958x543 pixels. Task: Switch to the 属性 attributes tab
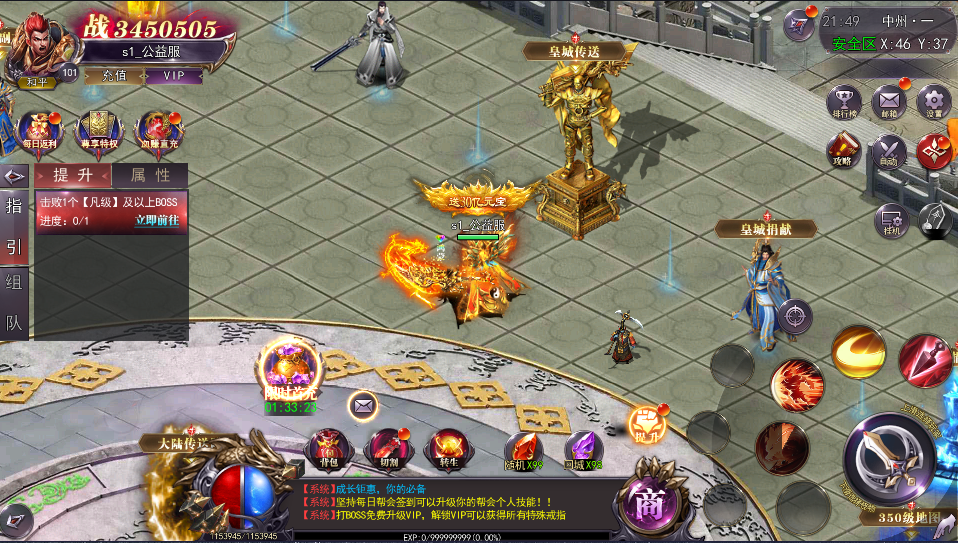pyautogui.click(x=149, y=175)
